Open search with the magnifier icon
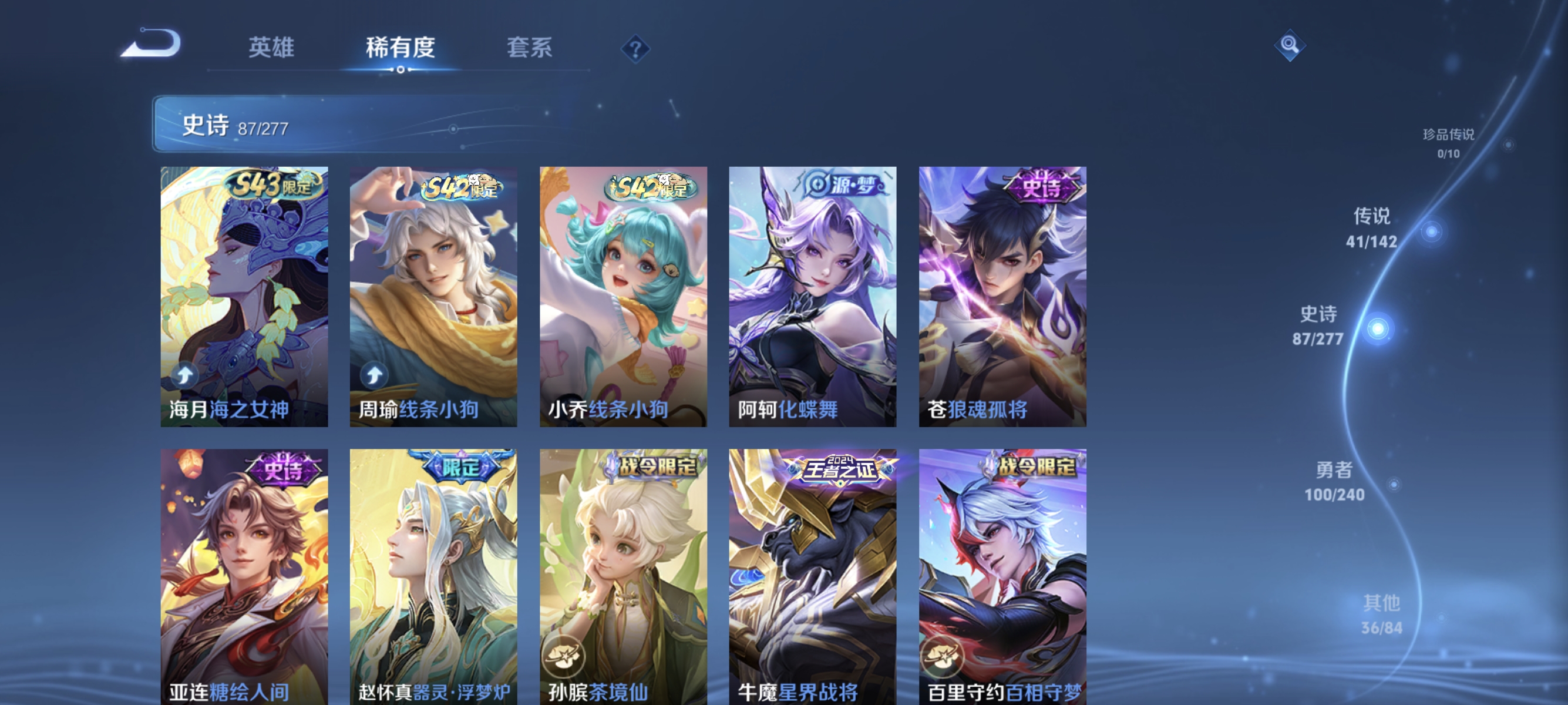This screenshot has width=1568, height=705. coord(1291,44)
